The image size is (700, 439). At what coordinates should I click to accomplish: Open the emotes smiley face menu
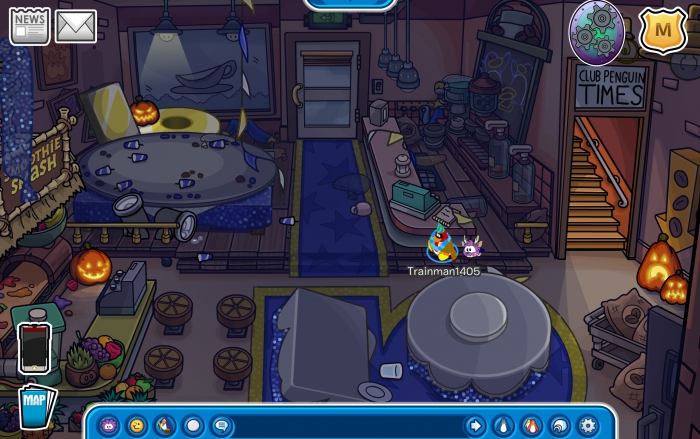[x=136, y=425]
